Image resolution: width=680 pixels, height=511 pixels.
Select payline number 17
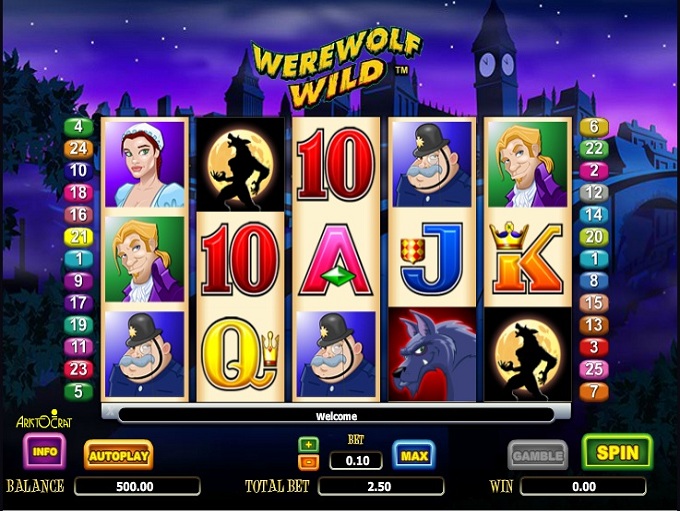click(77, 302)
